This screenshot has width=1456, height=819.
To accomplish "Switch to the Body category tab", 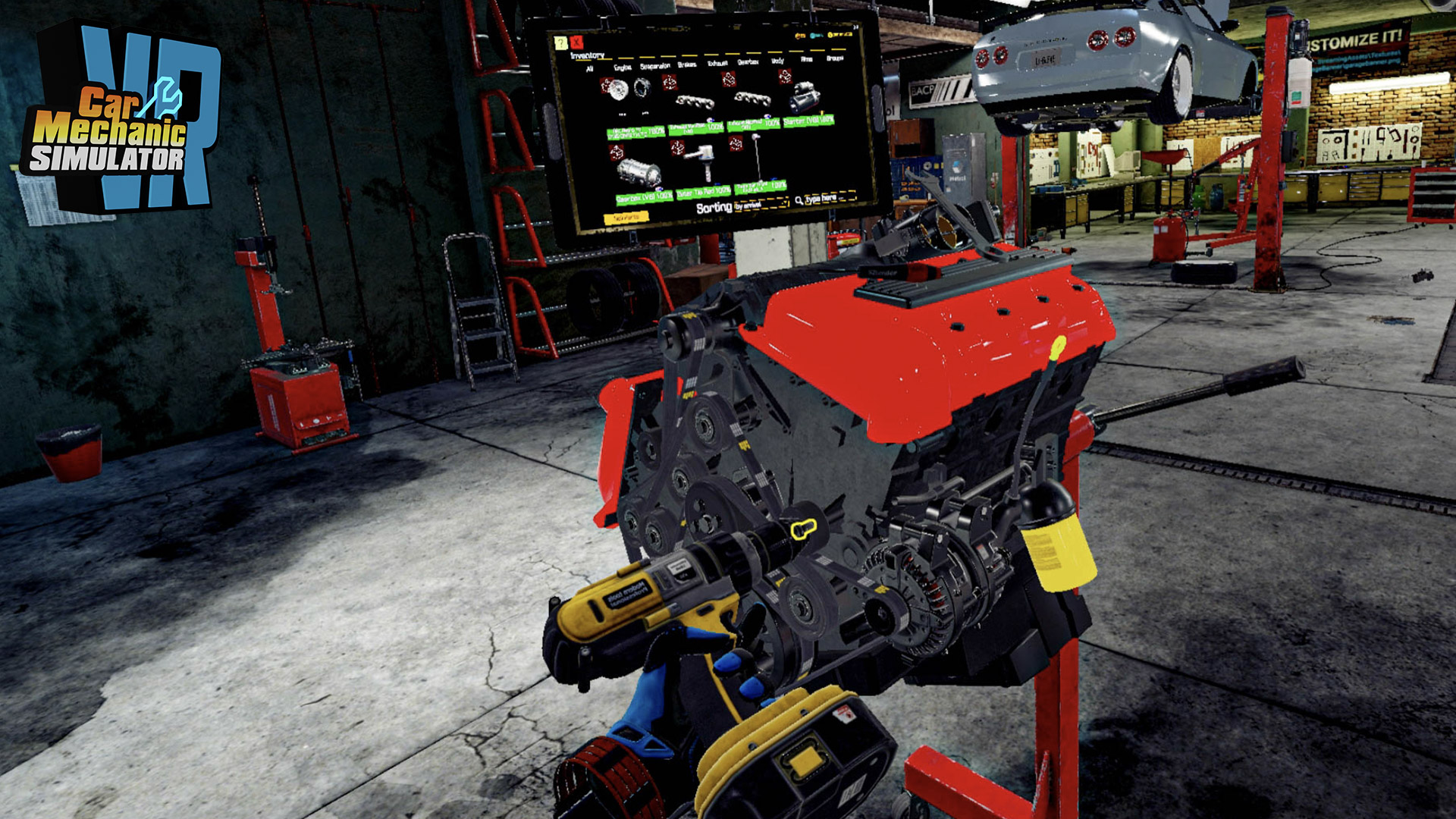I will pyautogui.click(x=778, y=61).
